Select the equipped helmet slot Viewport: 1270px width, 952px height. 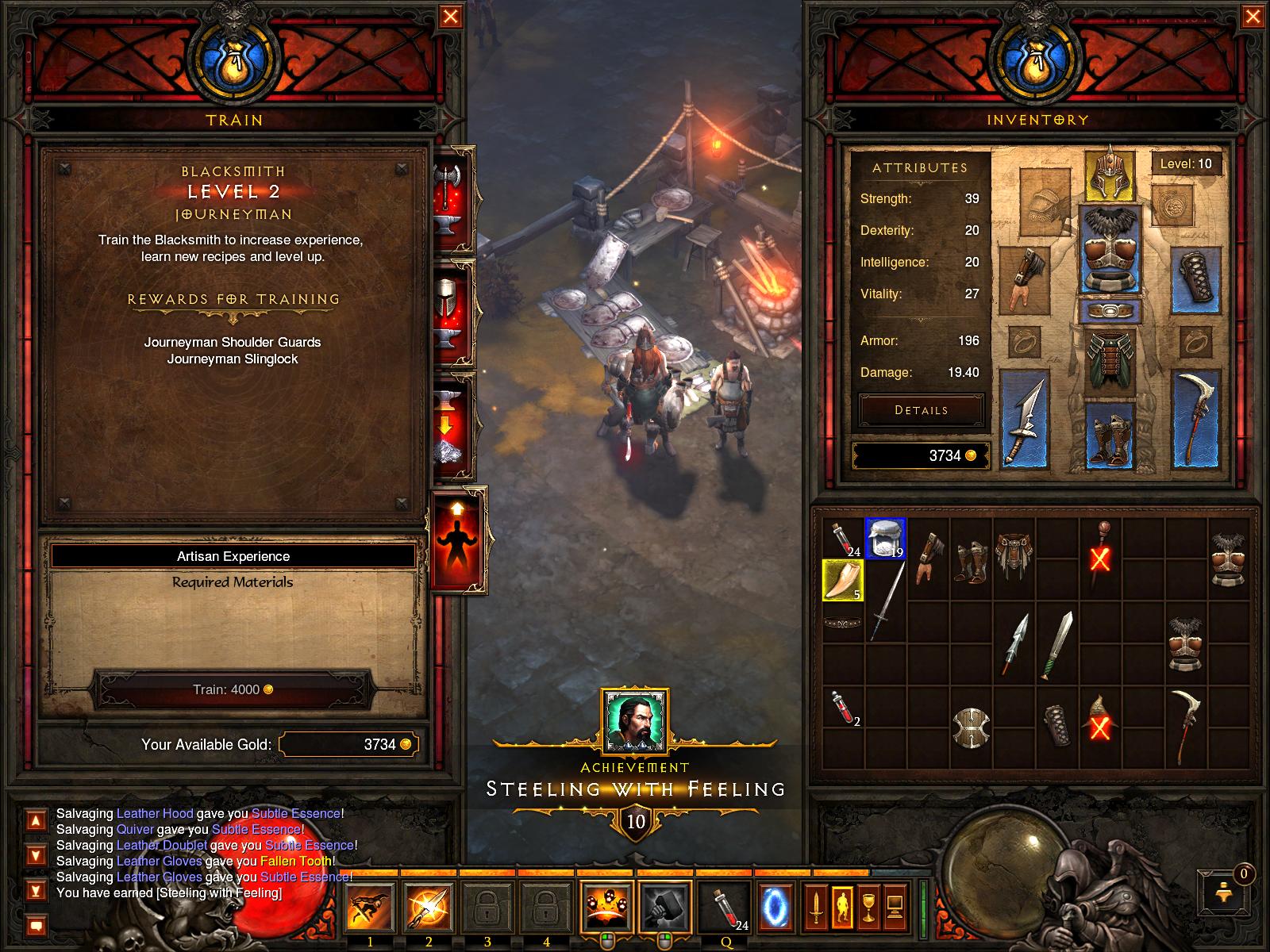(1110, 175)
